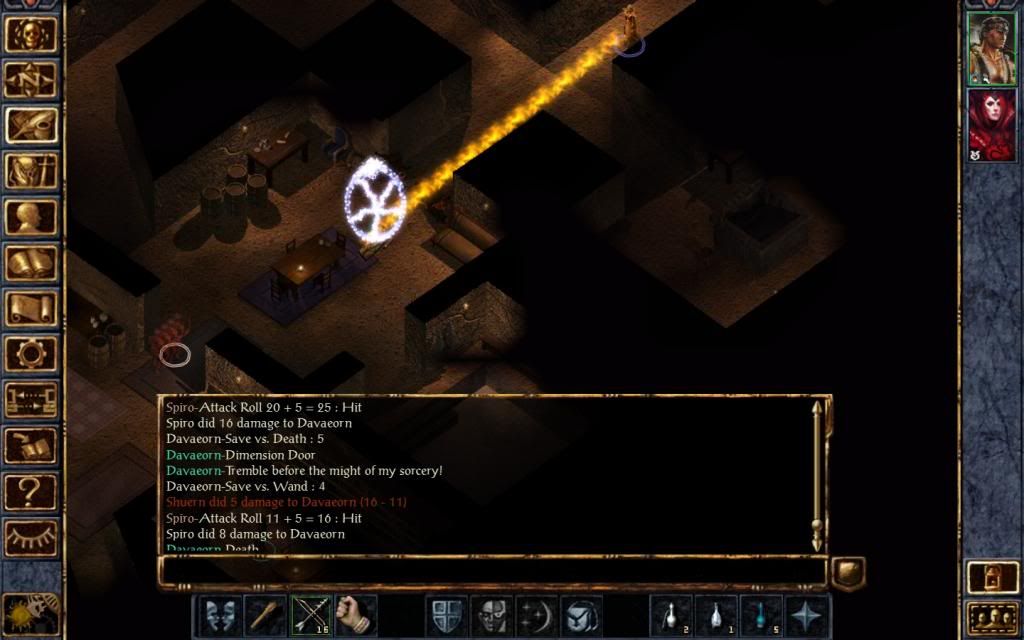Open the character record bust icon

click(31, 216)
